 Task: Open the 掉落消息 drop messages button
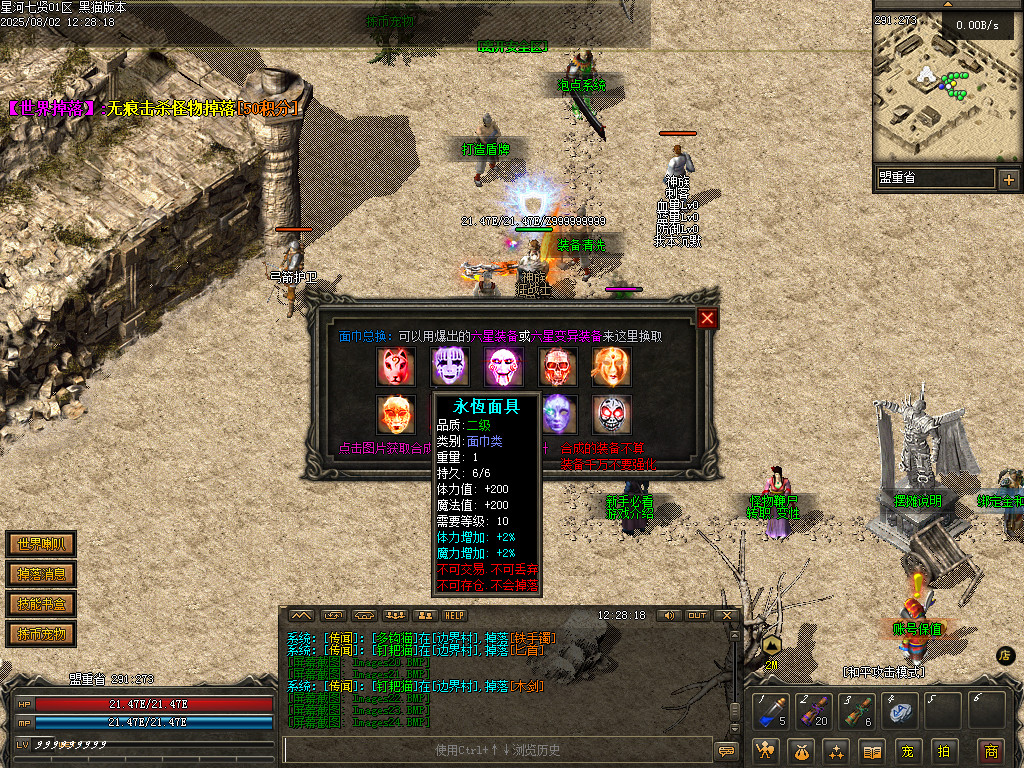pos(41,574)
